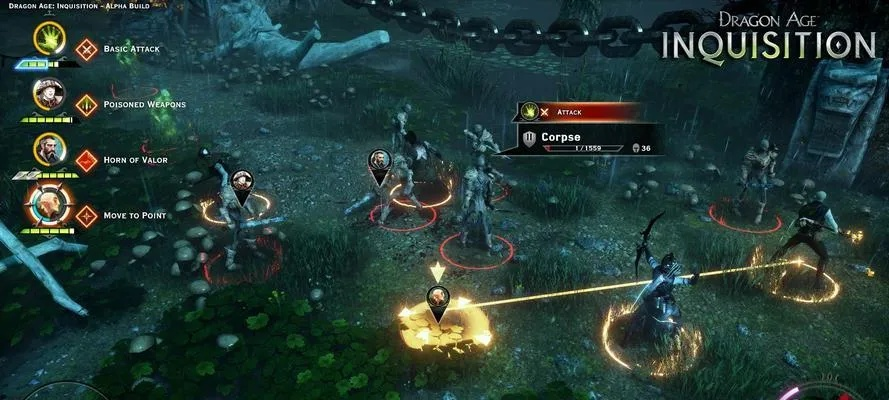Activate the Horn of Valor ability icon
This screenshot has width=889, height=400.
[87, 159]
